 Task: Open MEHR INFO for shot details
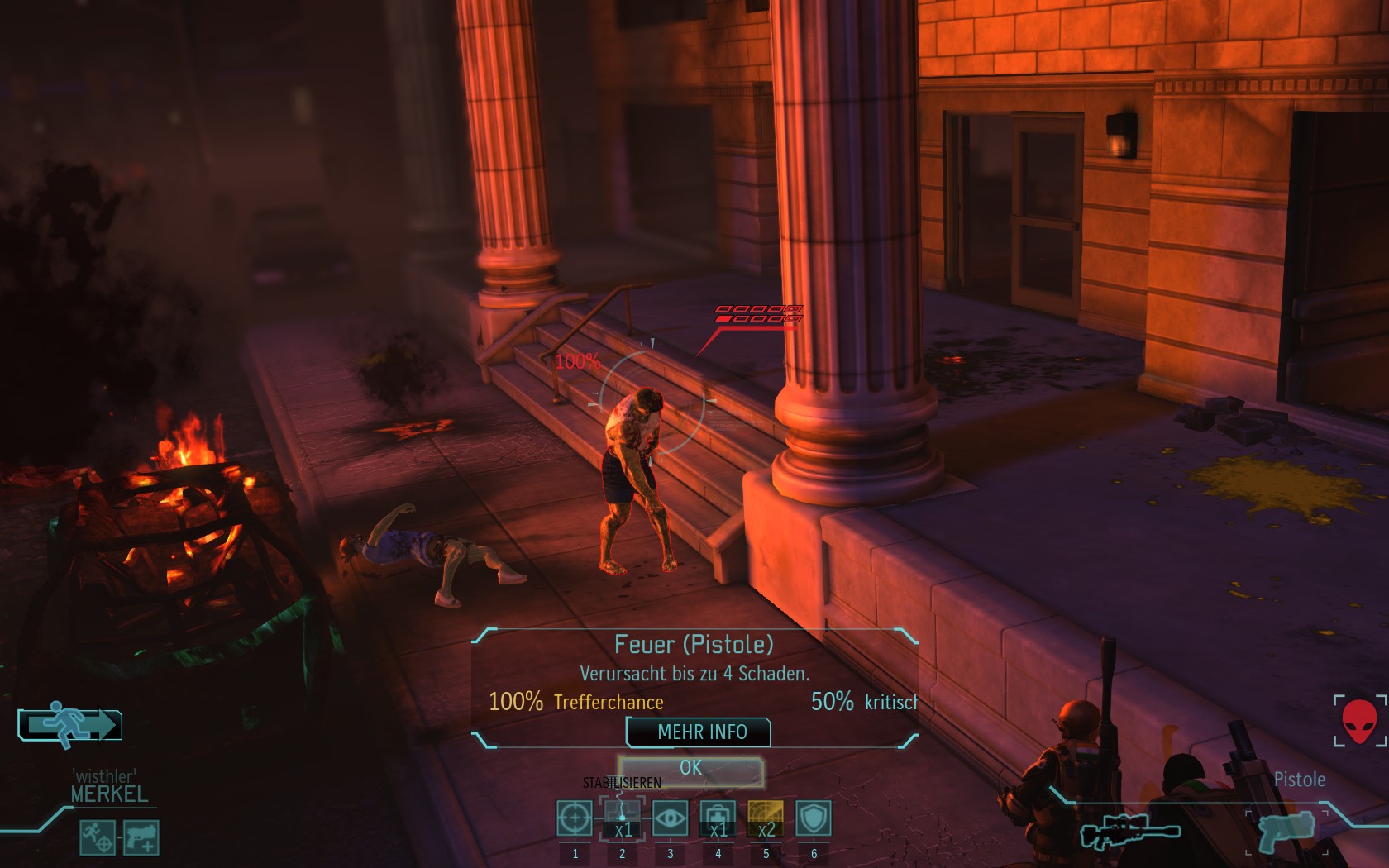[x=699, y=732]
